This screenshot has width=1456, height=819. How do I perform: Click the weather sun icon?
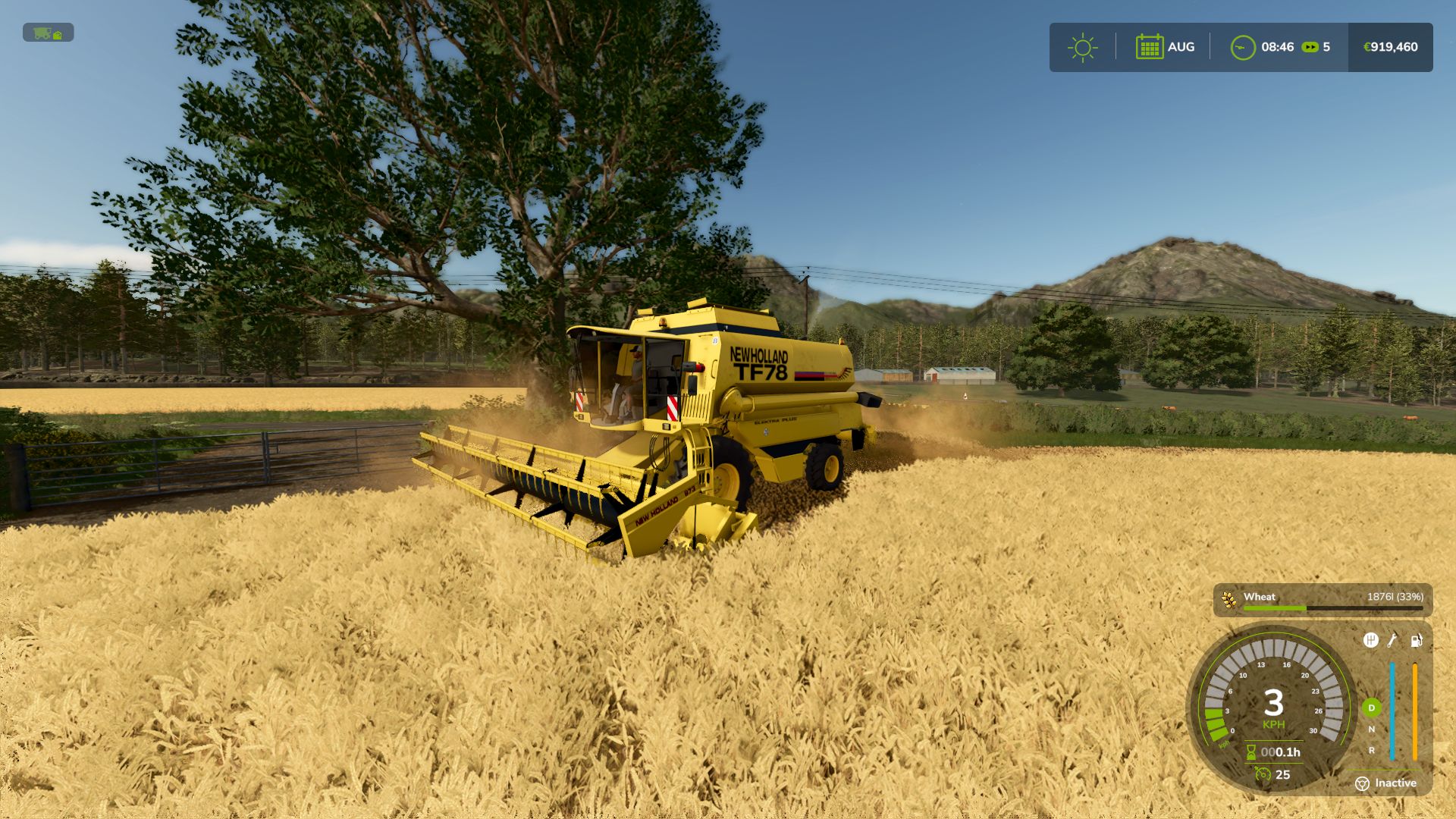tap(1083, 46)
